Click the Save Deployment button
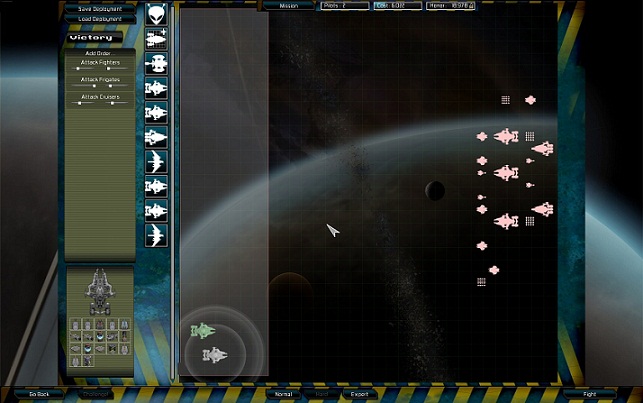 click(x=100, y=9)
